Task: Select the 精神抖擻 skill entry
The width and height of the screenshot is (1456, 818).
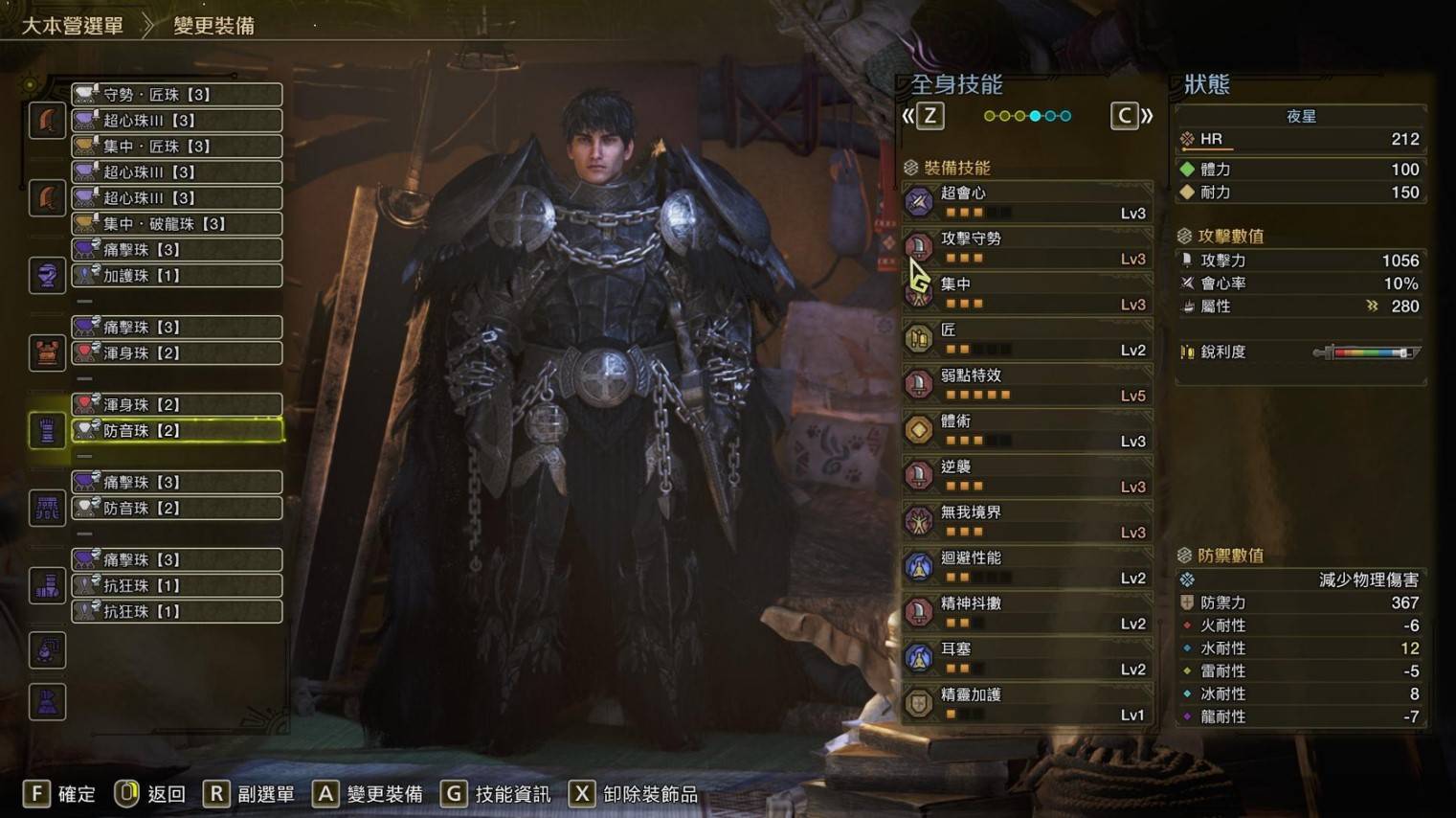Action: tap(1027, 613)
